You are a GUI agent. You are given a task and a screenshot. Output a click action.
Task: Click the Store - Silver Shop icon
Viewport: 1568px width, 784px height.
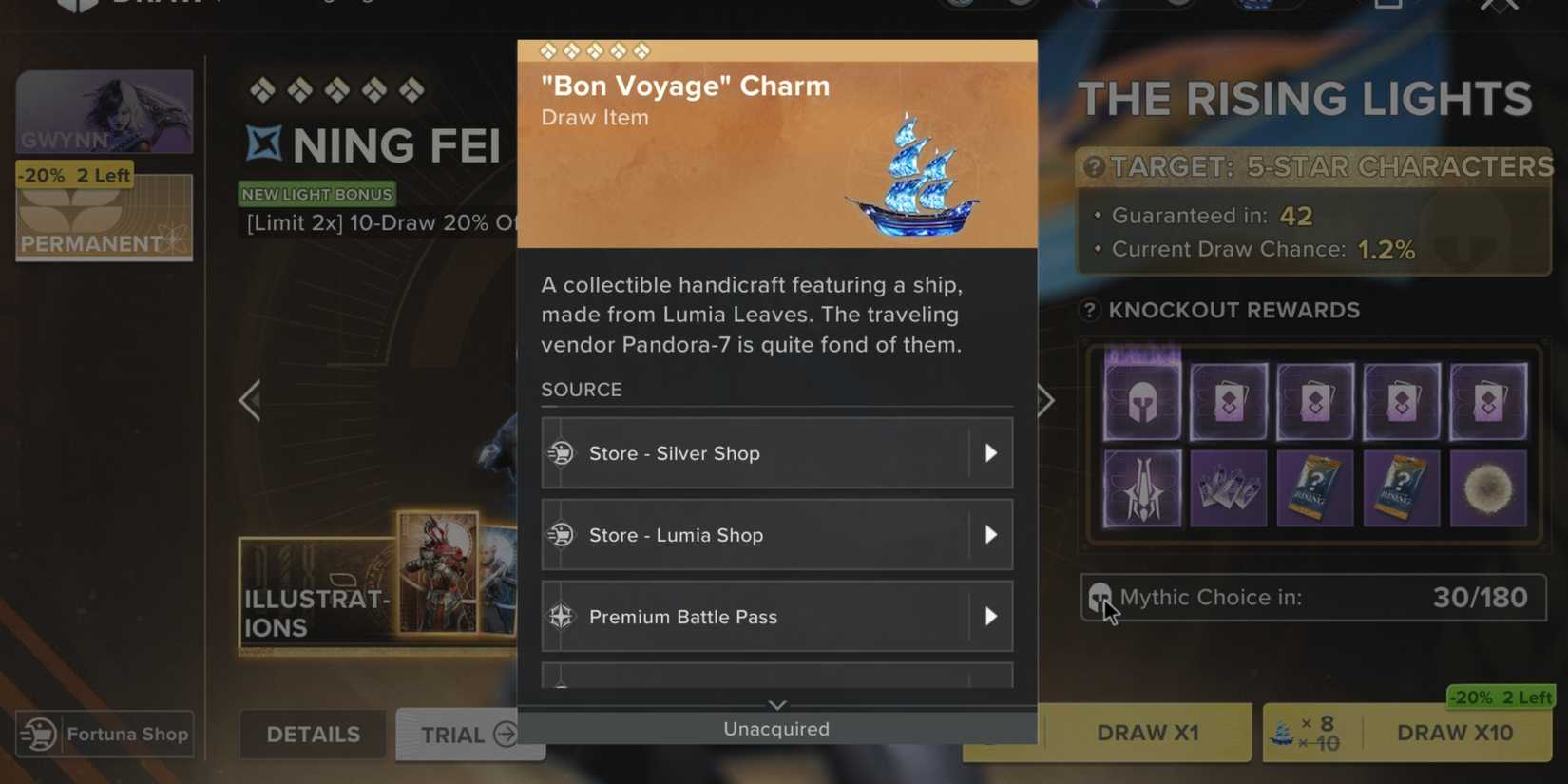tap(563, 453)
